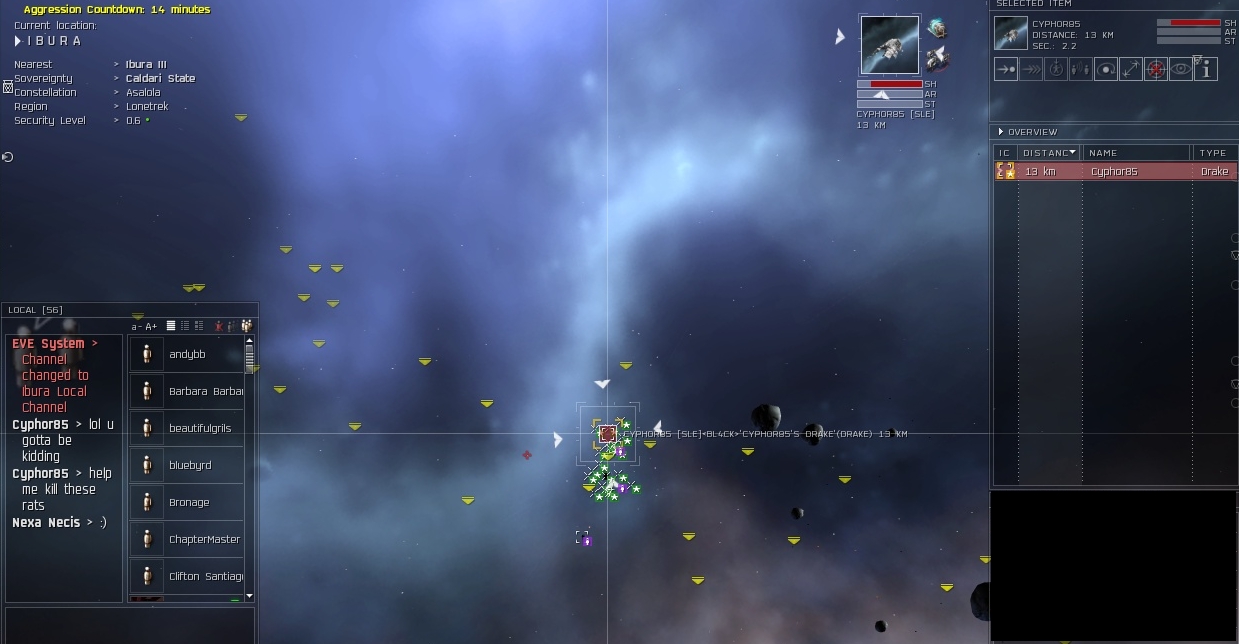Viewport: 1239px width, 644px height.
Task: Sort overview by the Type column
Action: [x=1213, y=153]
